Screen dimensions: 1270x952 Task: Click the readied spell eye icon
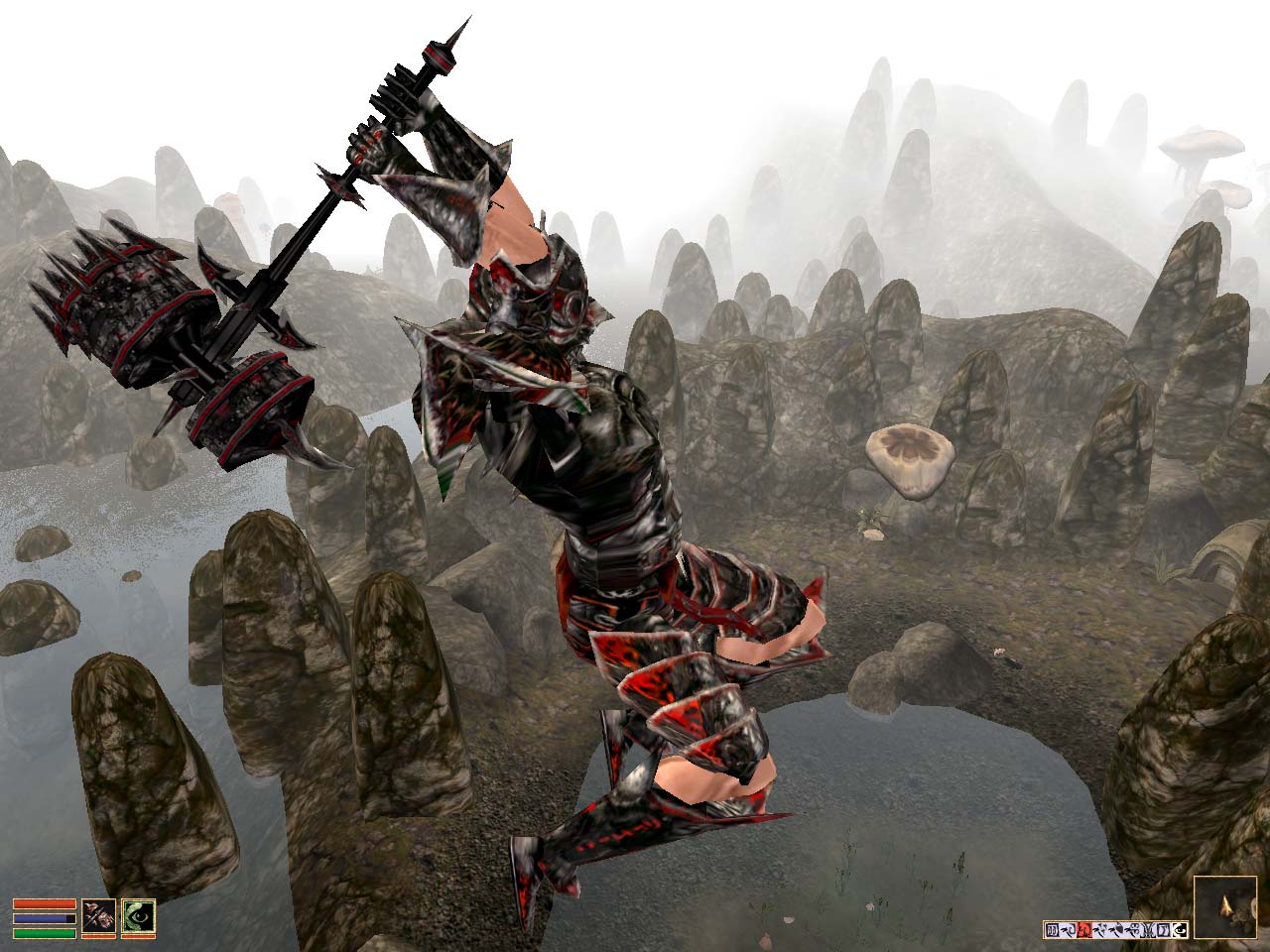(x=138, y=915)
